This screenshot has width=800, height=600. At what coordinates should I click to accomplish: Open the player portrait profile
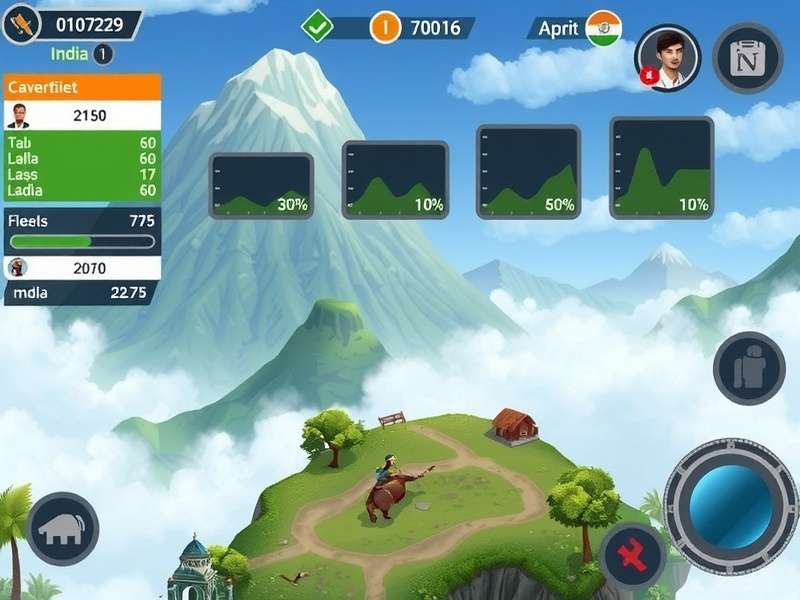(x=668, y=56)
